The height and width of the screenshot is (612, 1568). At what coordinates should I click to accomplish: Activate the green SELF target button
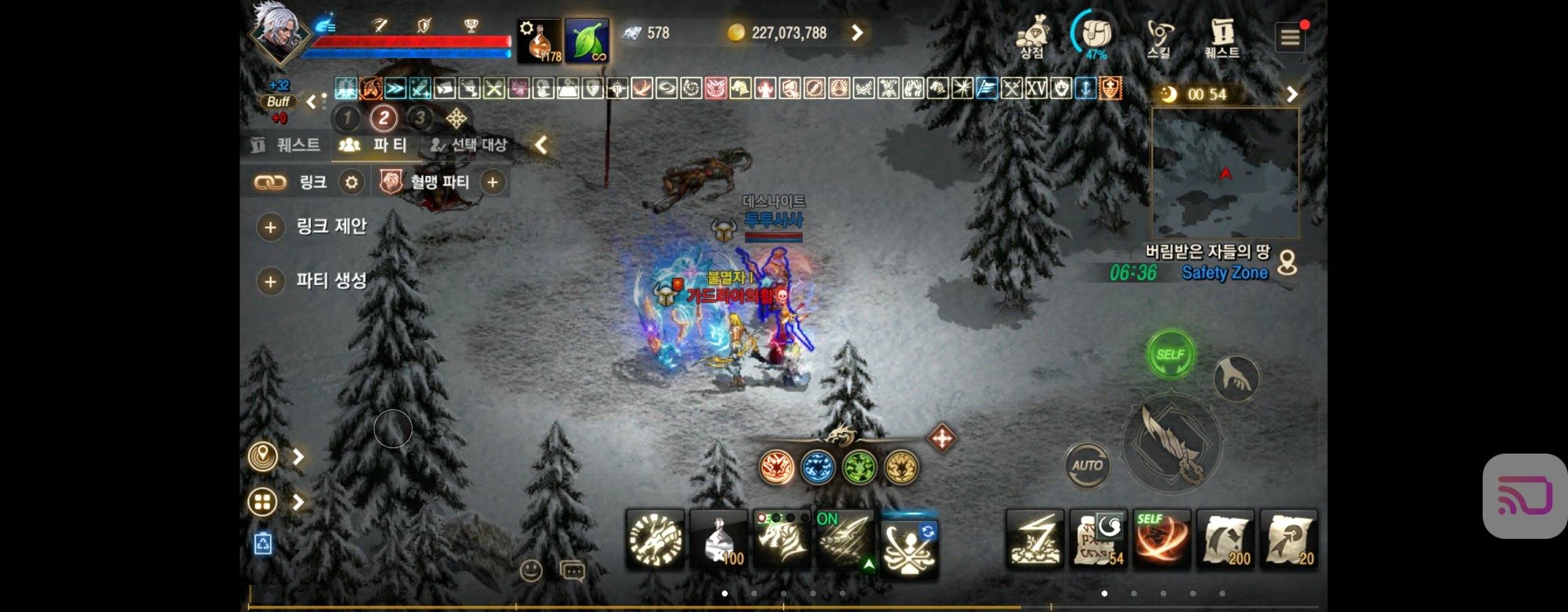1170,354
